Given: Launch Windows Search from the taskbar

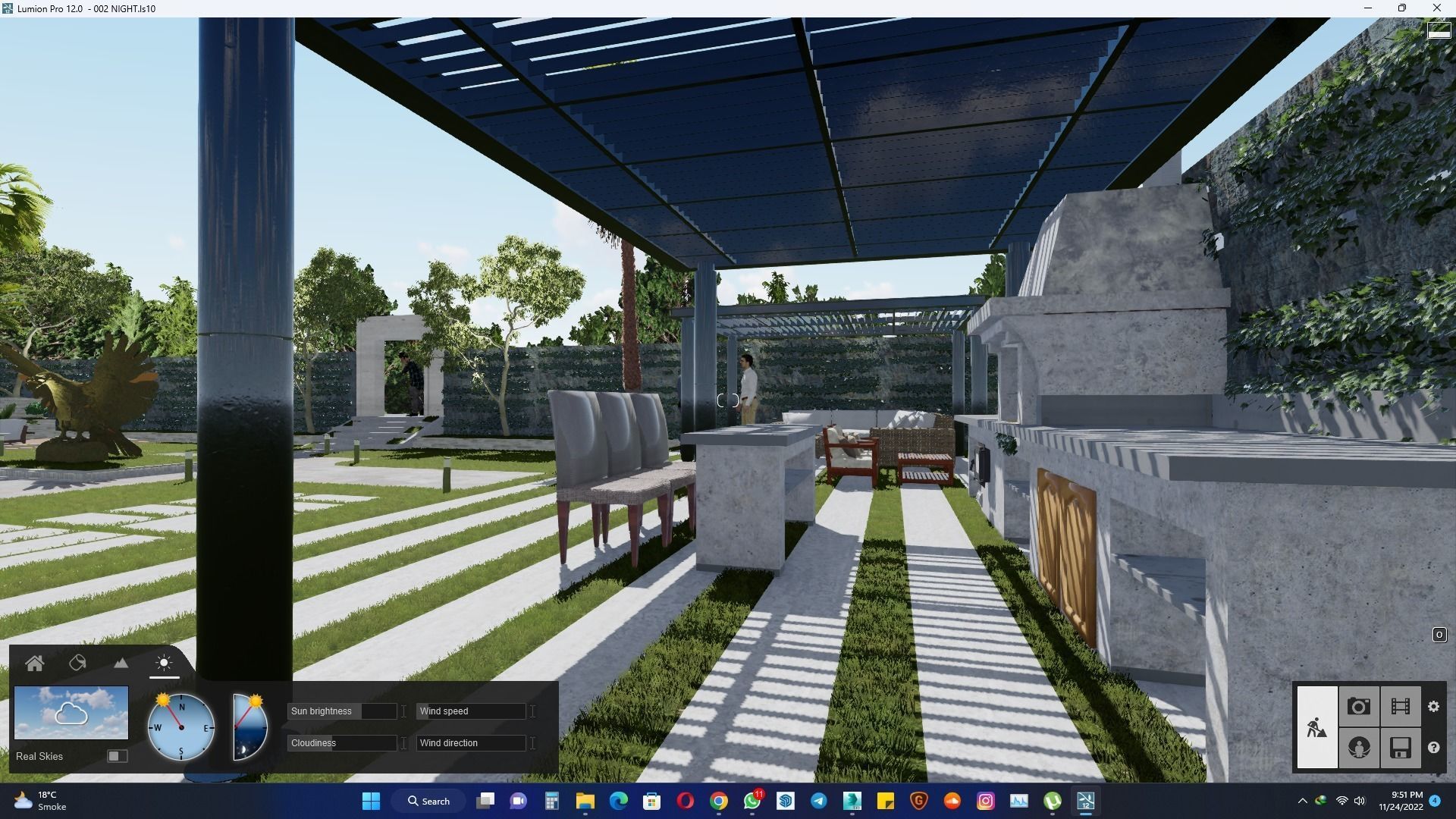Looking at the screenshot, I should [x=428, y=801].
